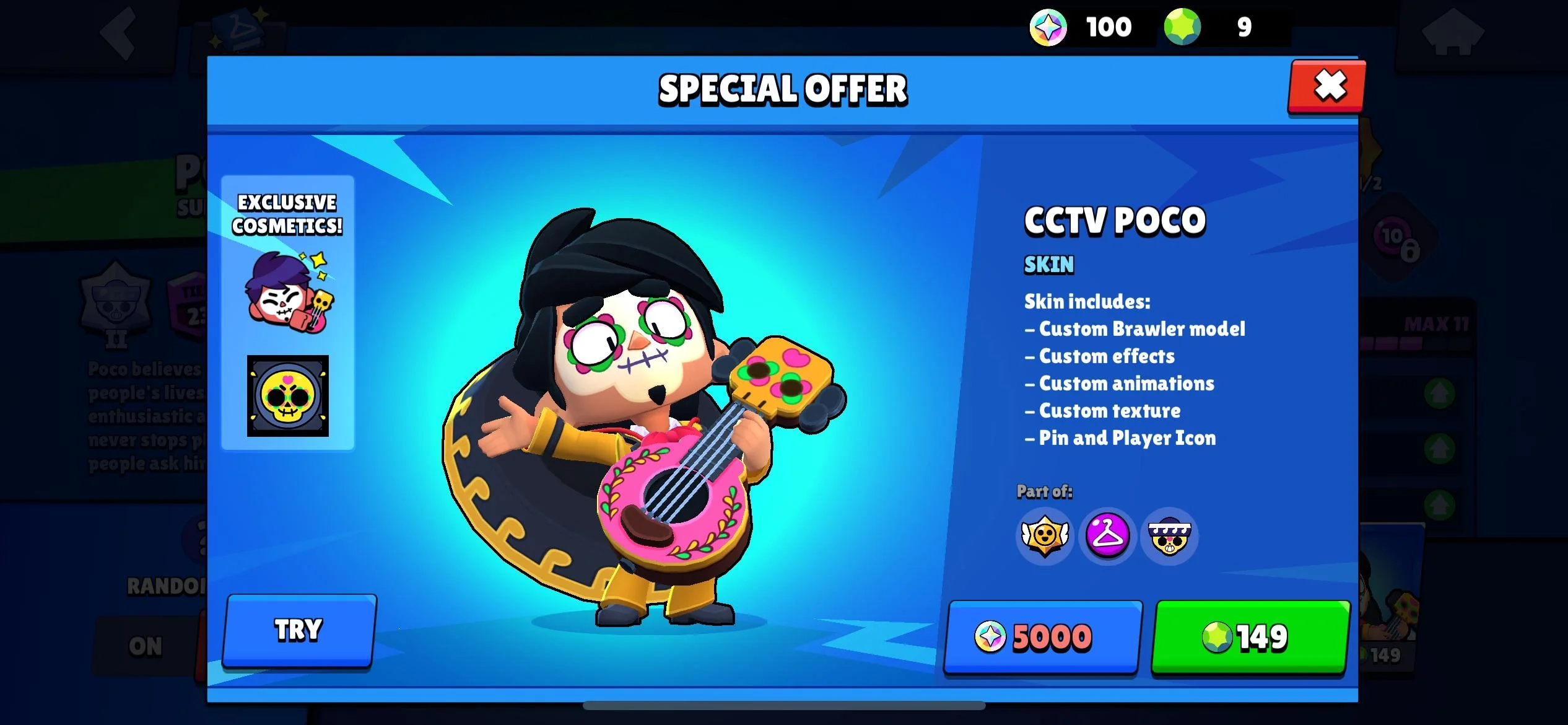The width and height of the screenshot is (1568, 725).
Task: Toggle the RANDOM setting off
Action: tap(146, 644)
